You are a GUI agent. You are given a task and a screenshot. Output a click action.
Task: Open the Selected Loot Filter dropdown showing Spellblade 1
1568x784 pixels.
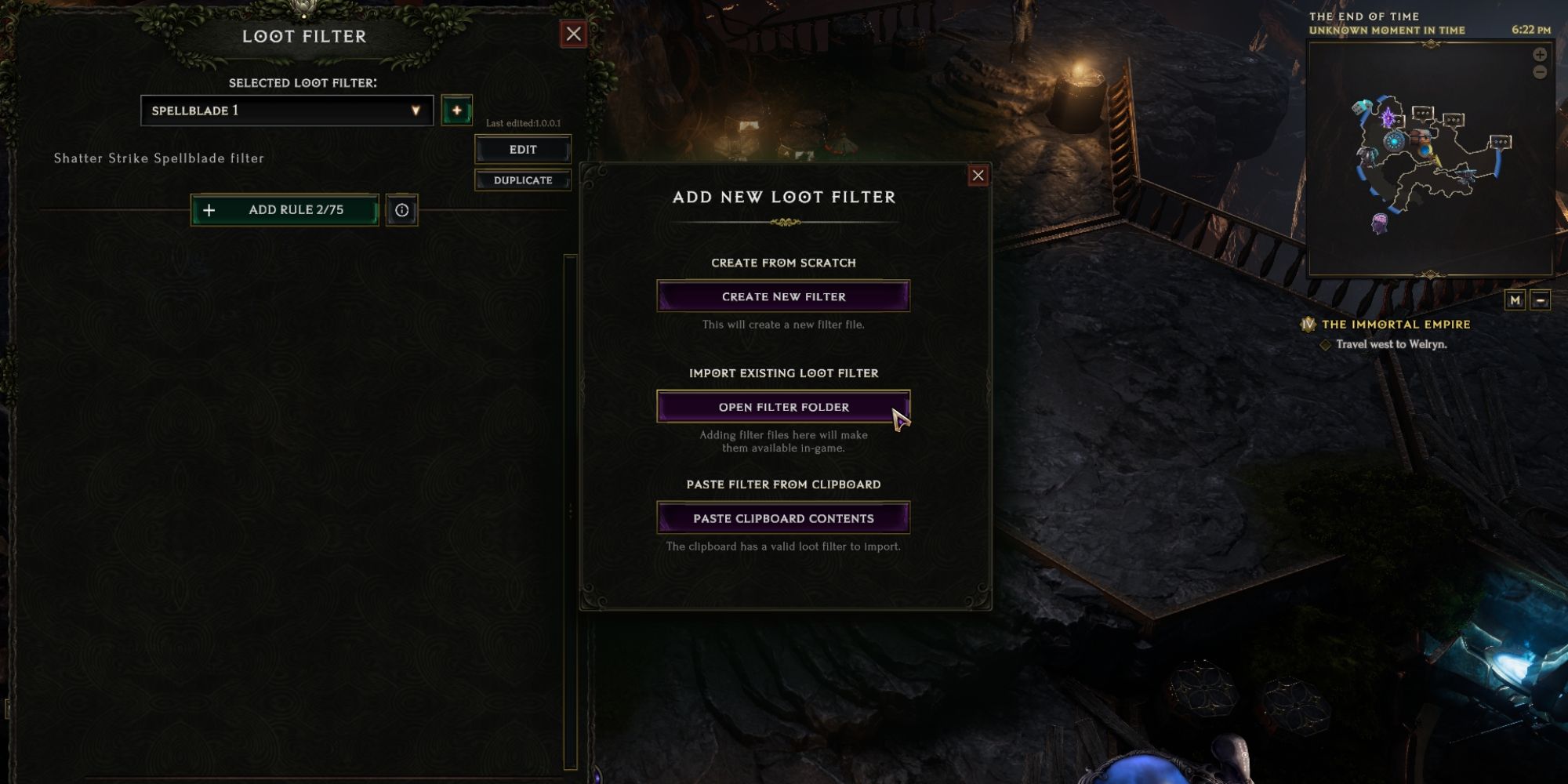point(286,111)
